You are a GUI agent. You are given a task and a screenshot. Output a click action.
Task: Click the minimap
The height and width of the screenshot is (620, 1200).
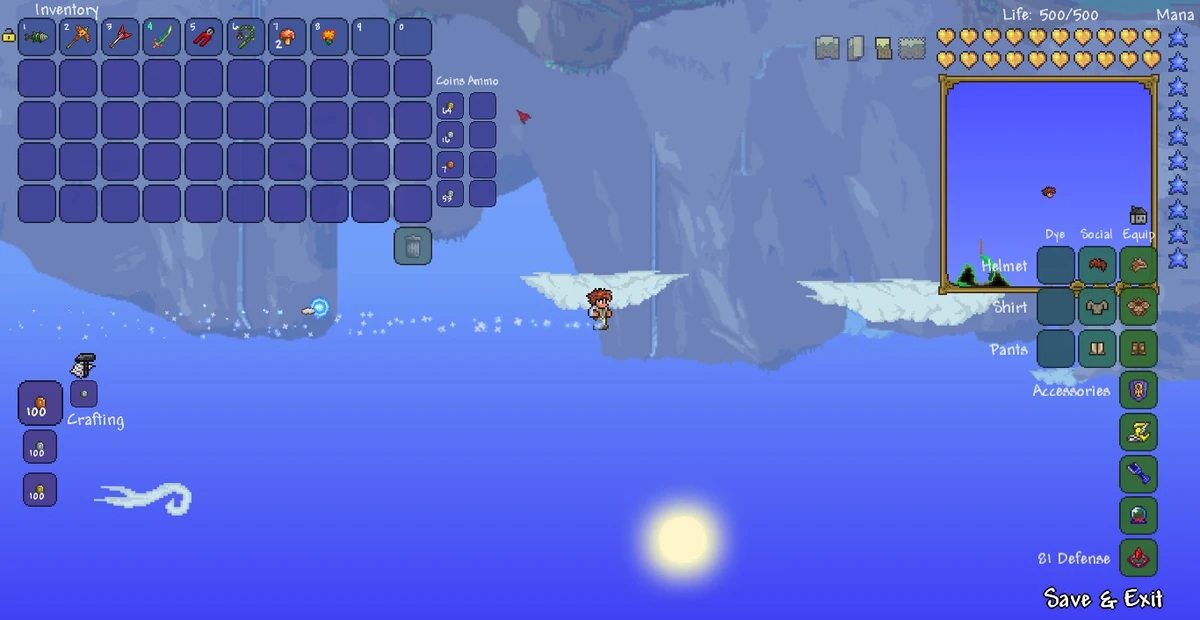point(1047,185)
